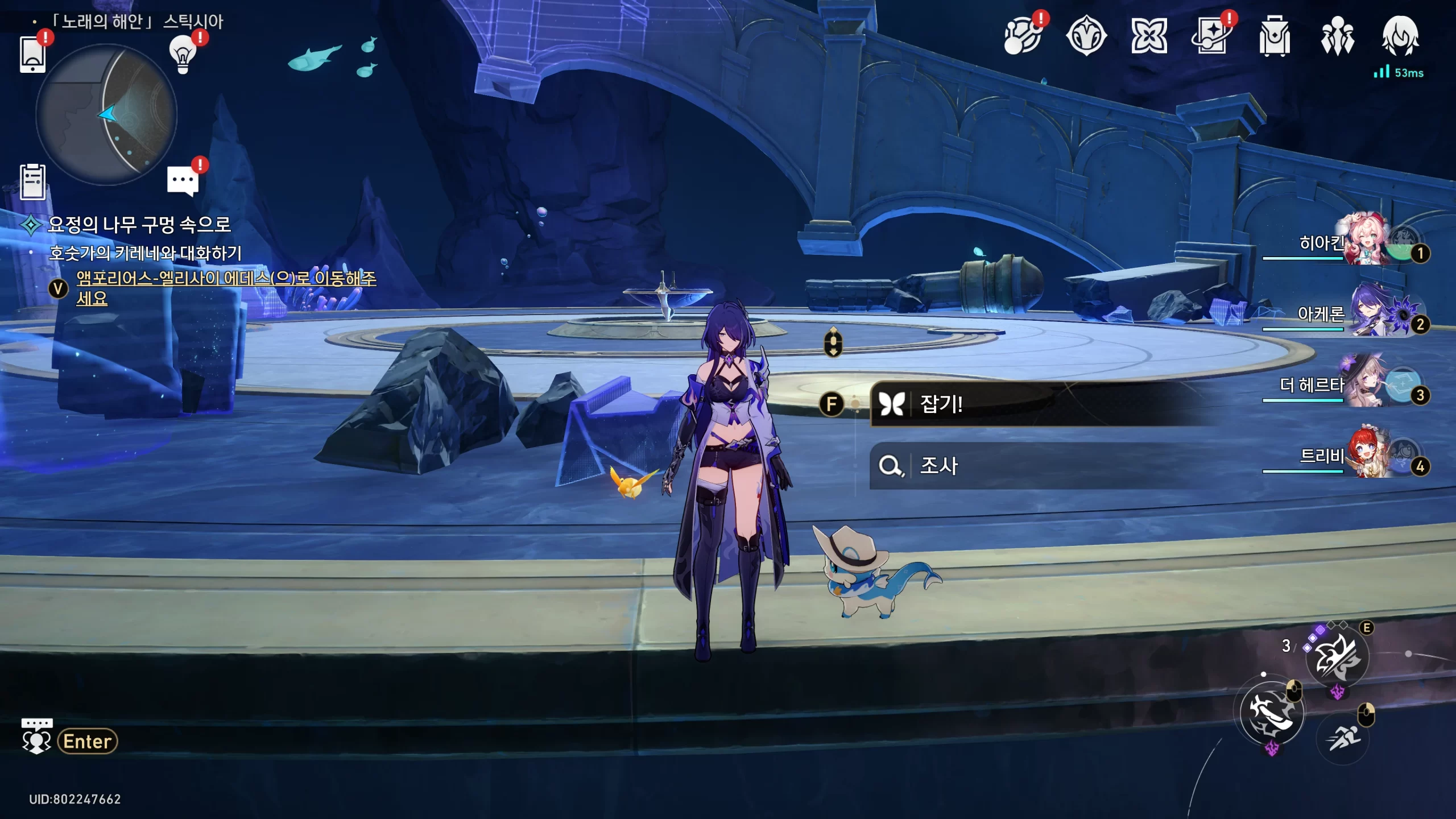The image size is (1456, 819).
Task: Click the lightbulb tutorial hint icon
Action: (x=183, y=55)
